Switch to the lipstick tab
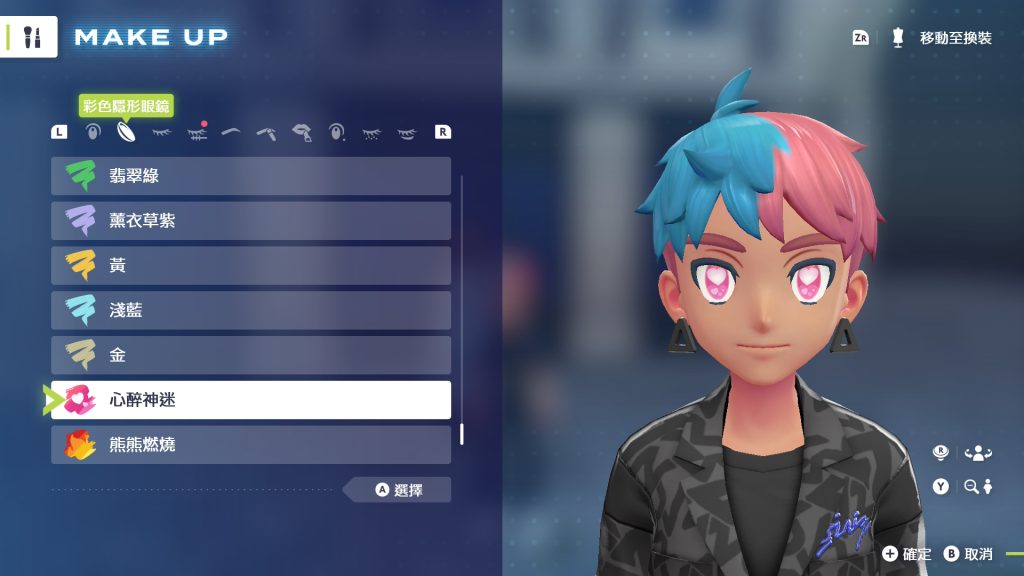 301,131
